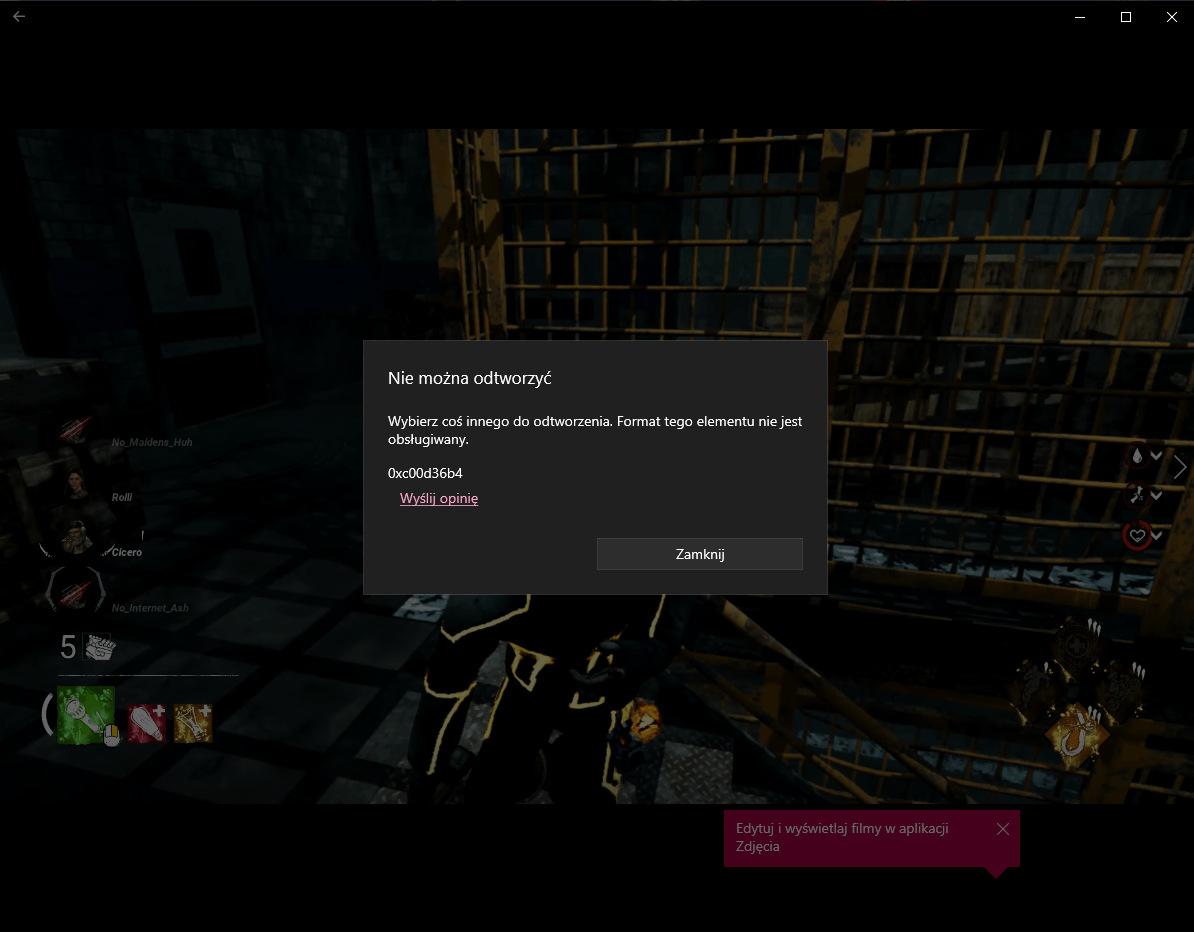The image size is (1194, 932).
Task: Close the error dialog with Zamknij
Action: [x=699, y=554]
